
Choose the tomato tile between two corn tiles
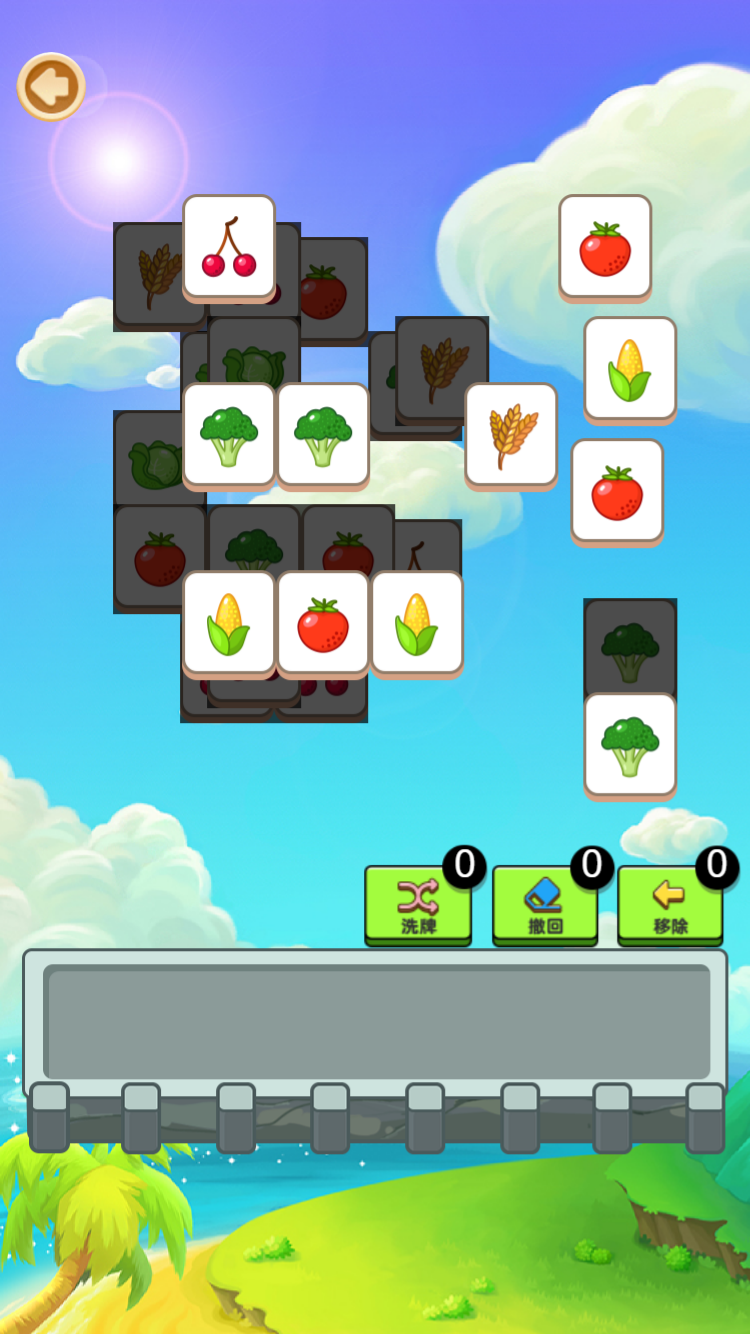click(x=323, y=622)
